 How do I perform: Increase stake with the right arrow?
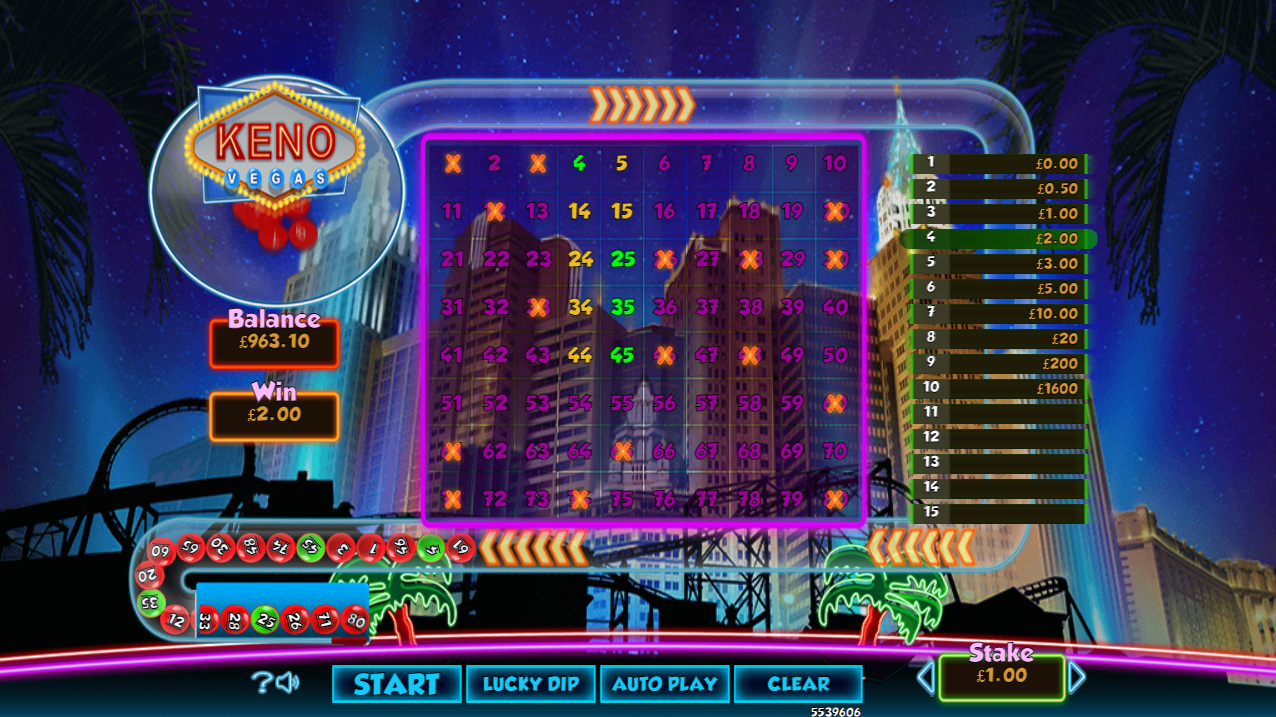click(1077, 678)
